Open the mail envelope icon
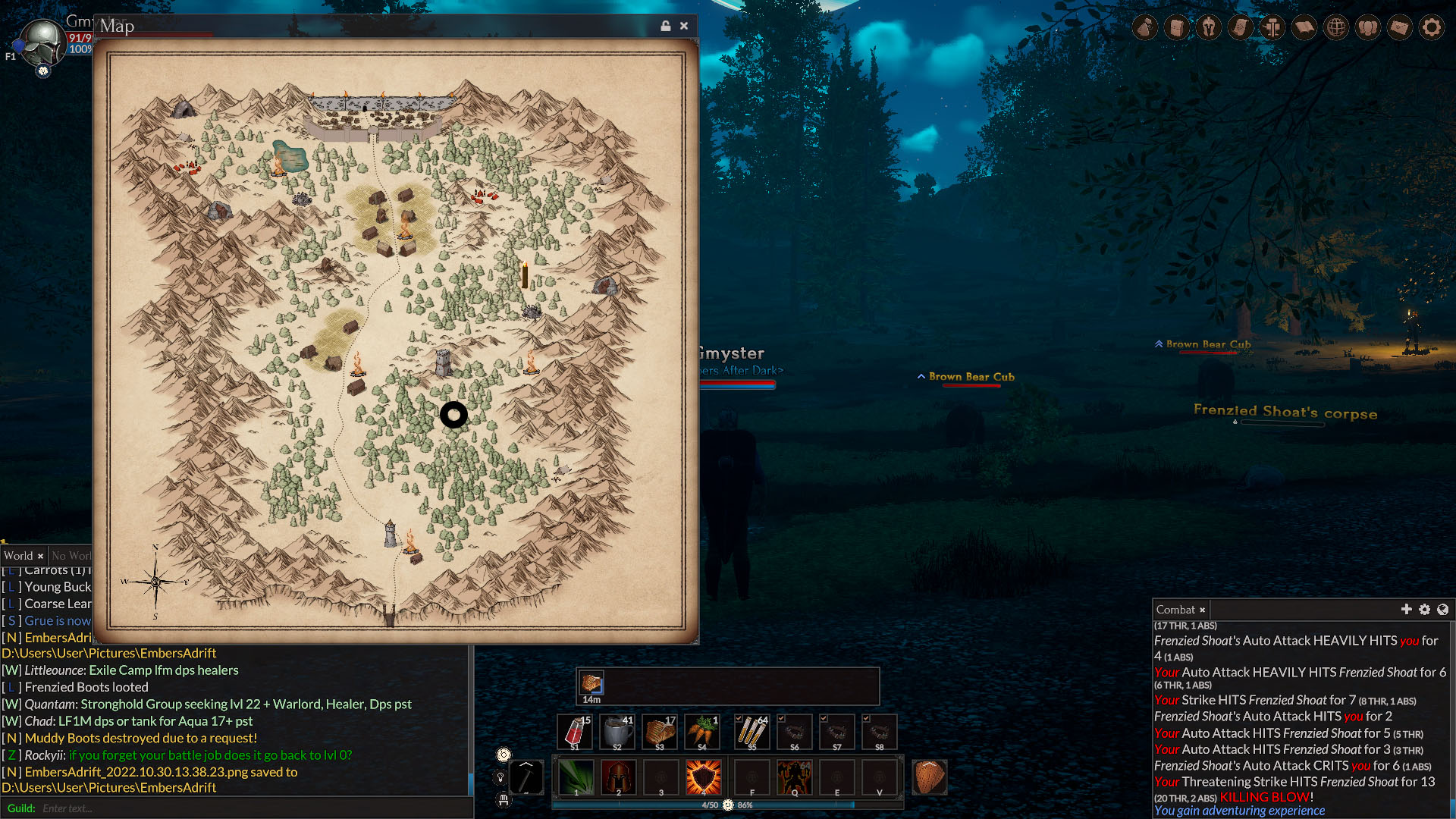Screen dimensions: 1456x819 coord(1400,28)
